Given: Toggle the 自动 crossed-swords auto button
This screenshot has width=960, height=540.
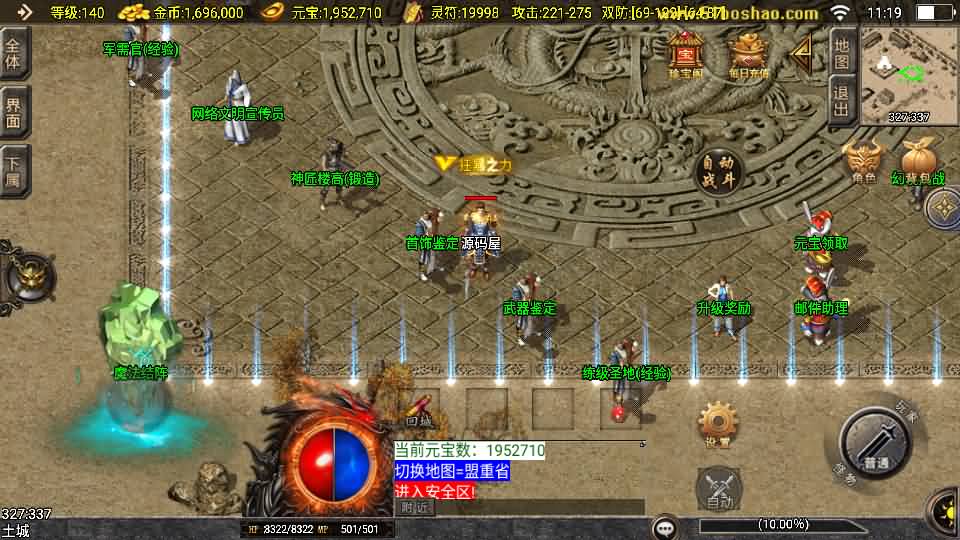Looking at the screenshot, I should pyautogui.click(x=718, y=488).
